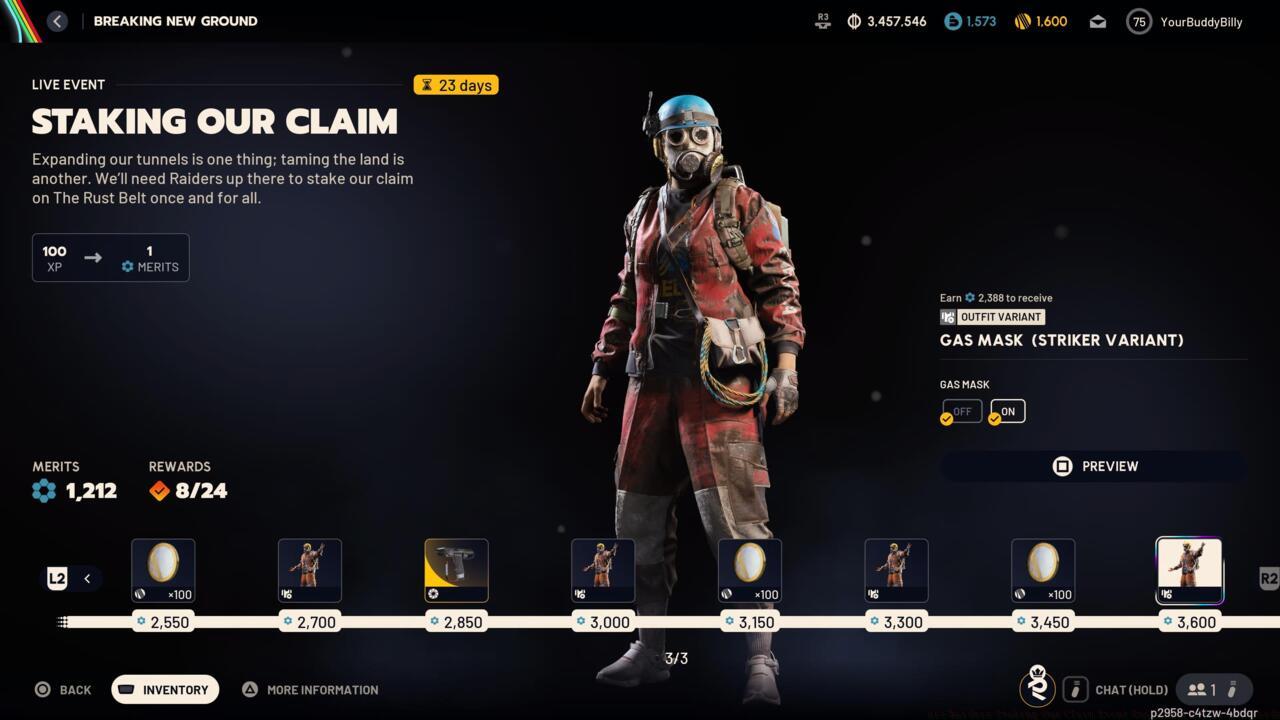Click the 23 days event timer badge
This screenshot has width=1280, height=720.
455,85
